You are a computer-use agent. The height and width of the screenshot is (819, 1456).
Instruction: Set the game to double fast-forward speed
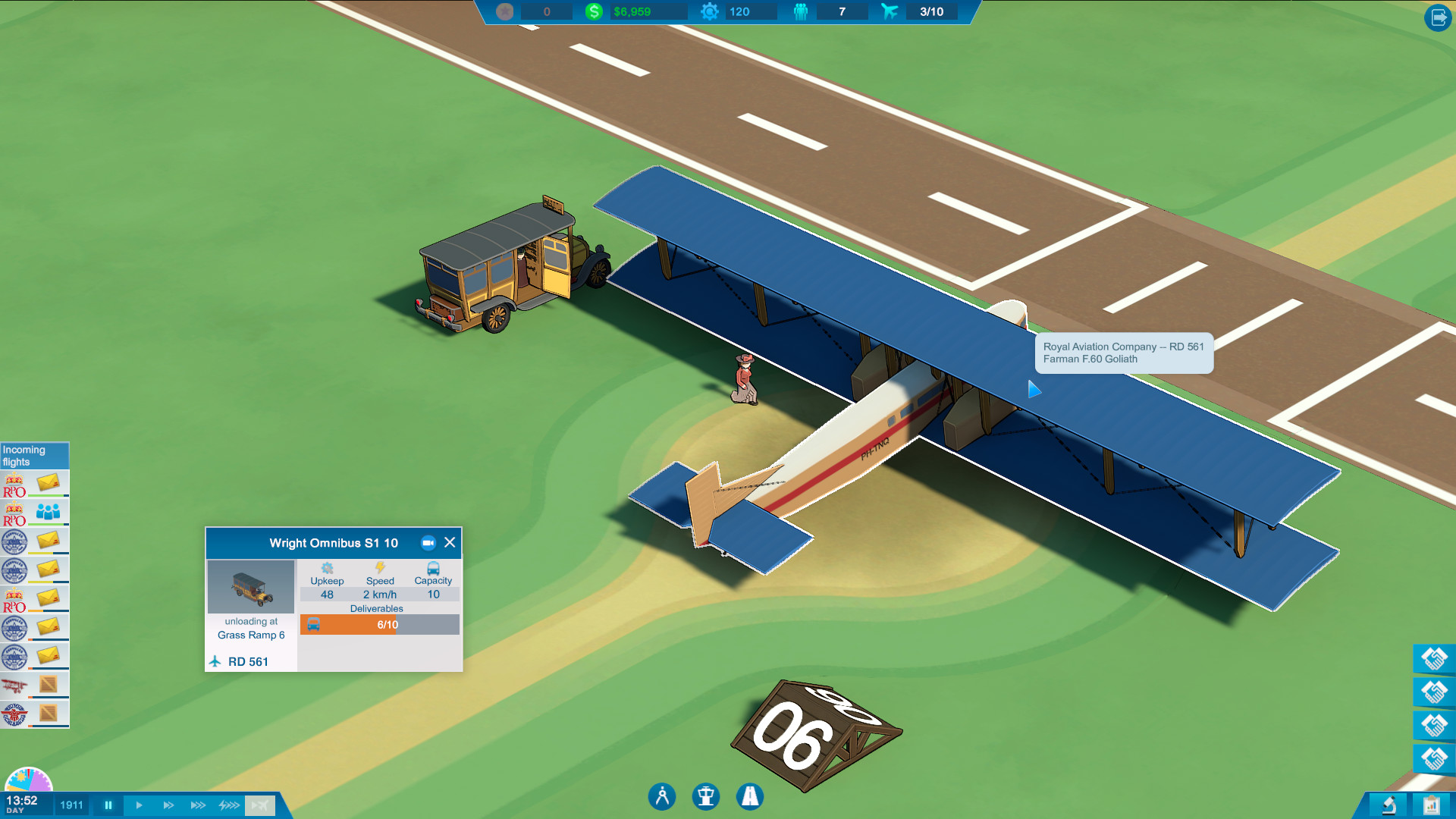coord(168,805)
